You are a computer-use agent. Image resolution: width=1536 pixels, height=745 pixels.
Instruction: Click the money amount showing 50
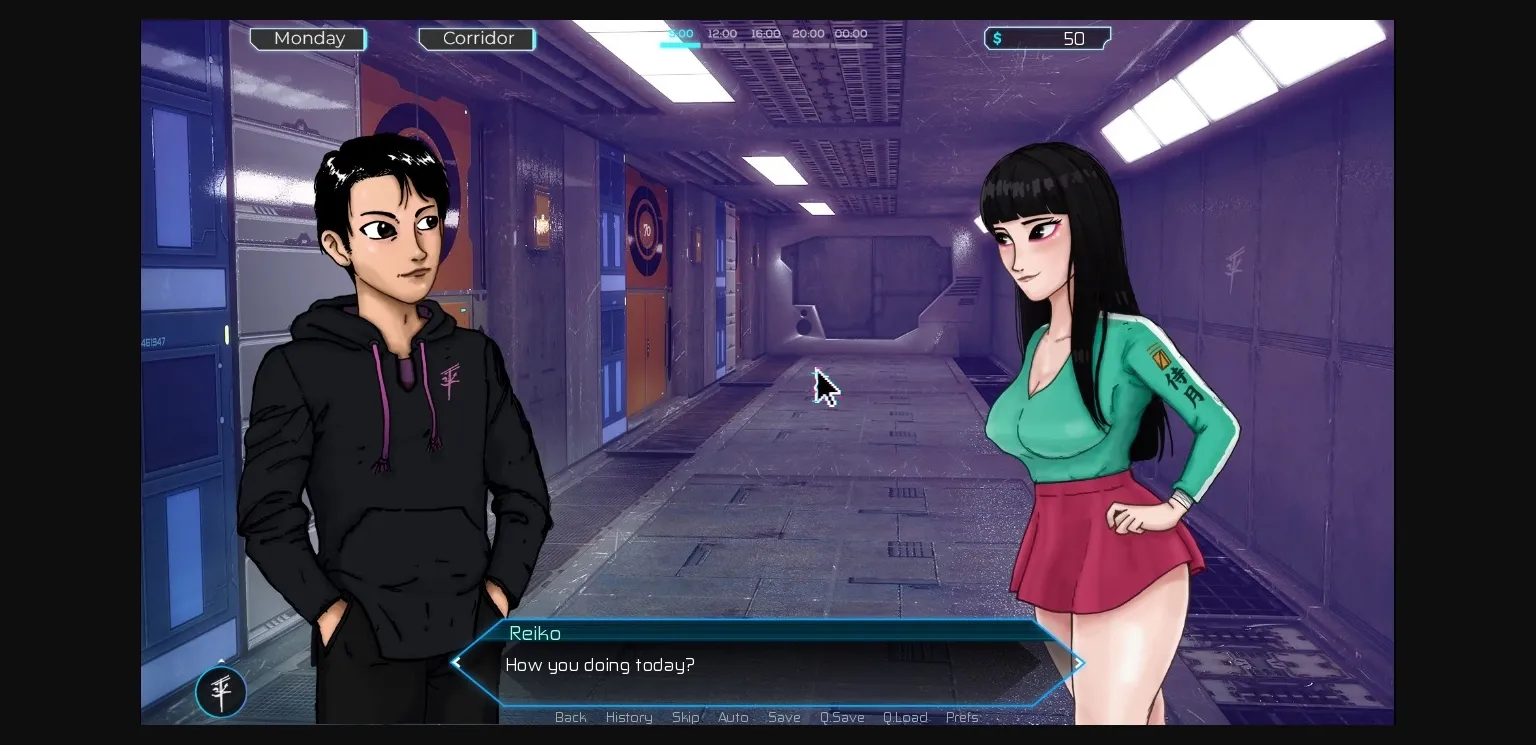(x=1075, y=38)
